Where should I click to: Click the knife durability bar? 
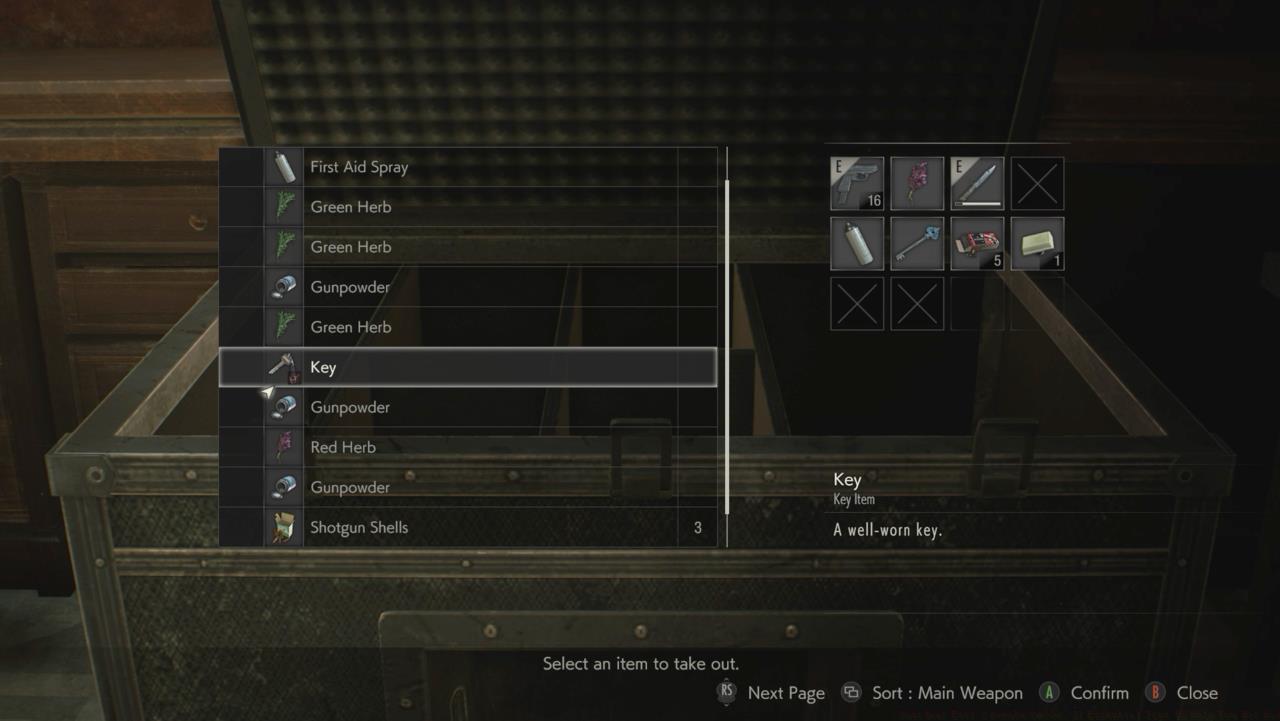[x=978, y=201]
